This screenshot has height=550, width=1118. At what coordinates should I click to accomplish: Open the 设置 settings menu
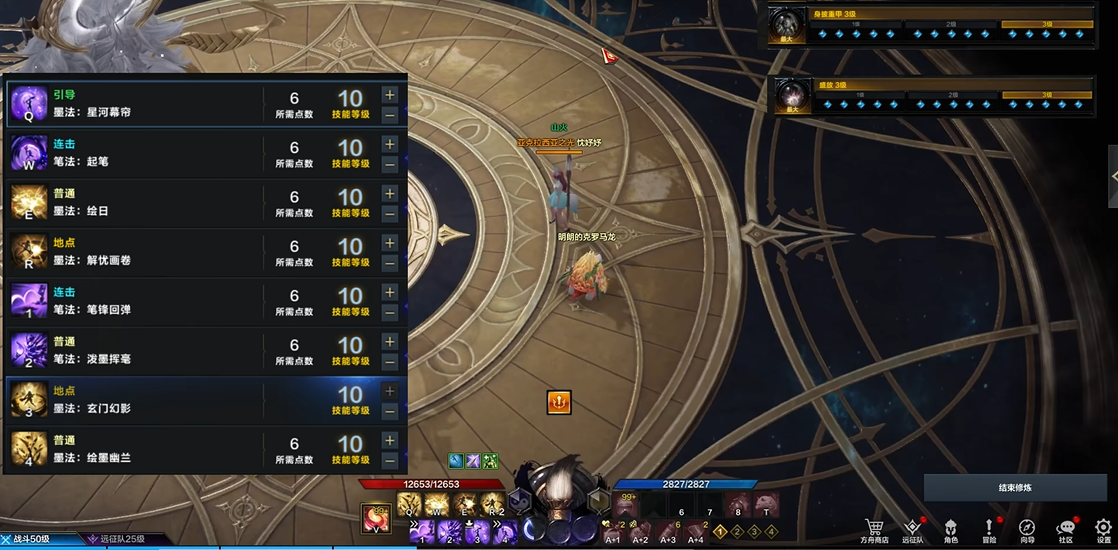tap(1103, 530)
